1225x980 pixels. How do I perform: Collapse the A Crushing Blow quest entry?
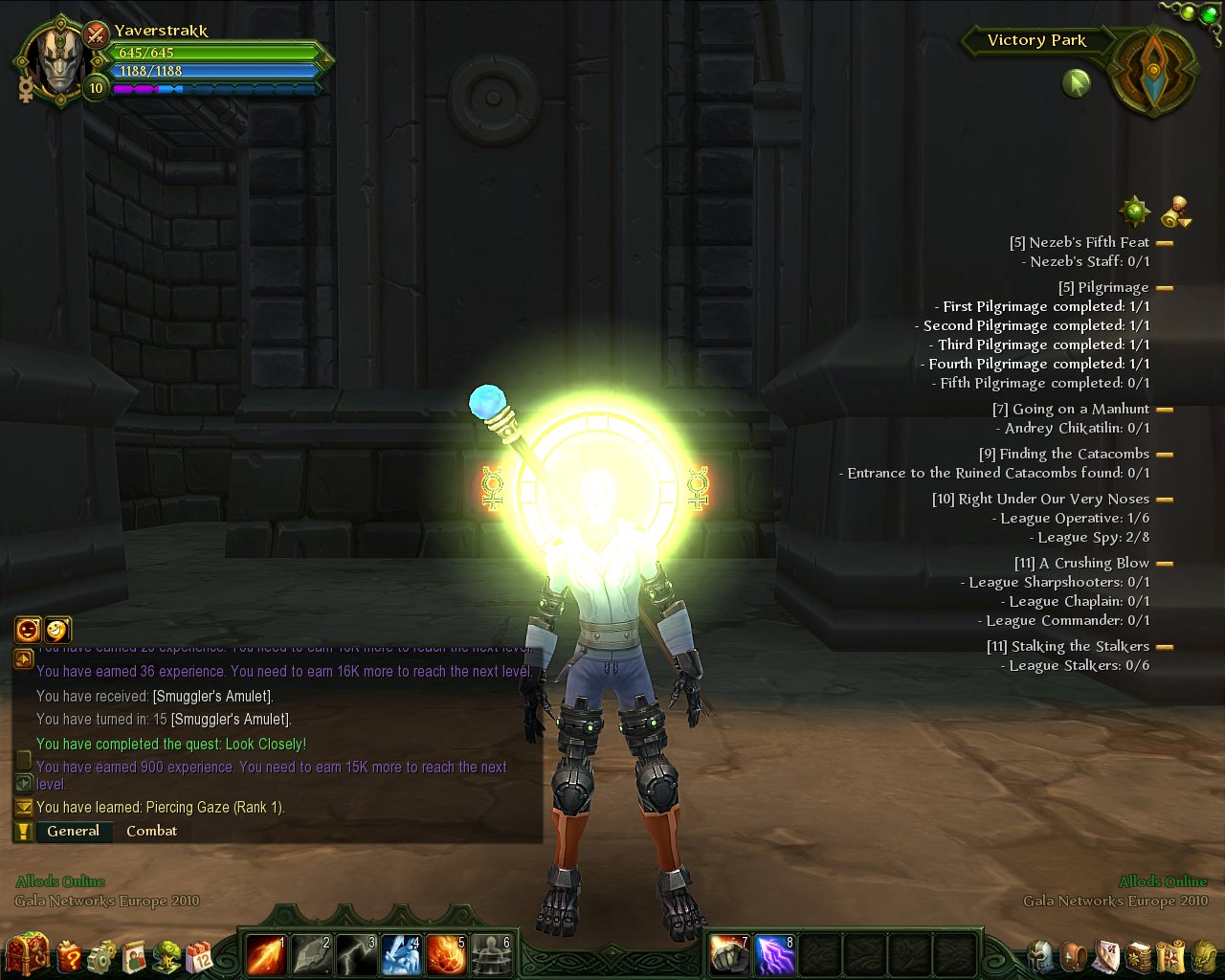coord(1165,564)
